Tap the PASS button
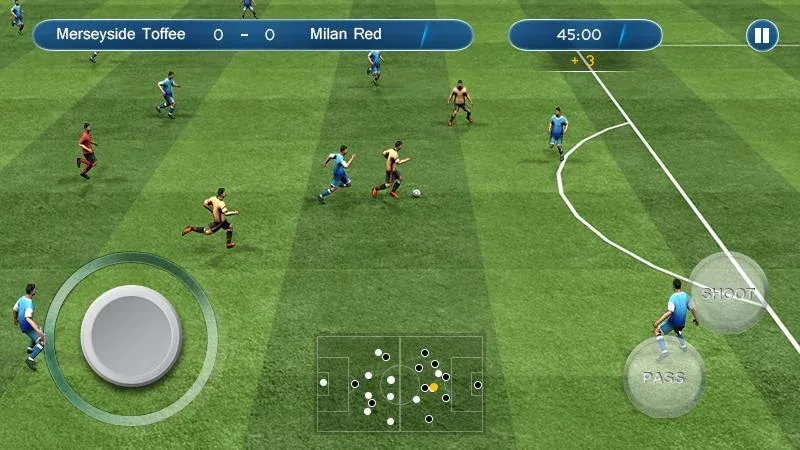The image size is (800, 450). tap(663, 377)
